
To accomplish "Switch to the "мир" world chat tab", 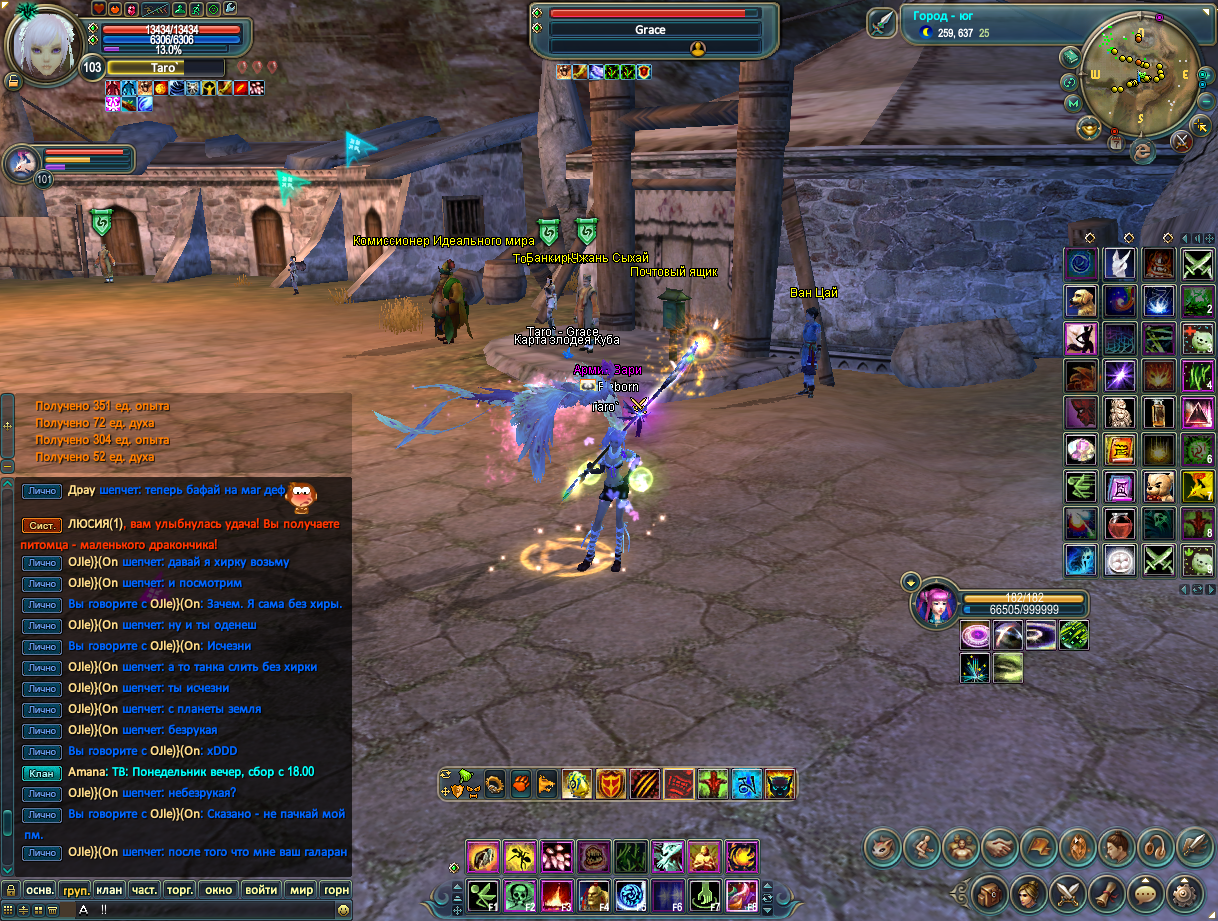I will 300,889.
